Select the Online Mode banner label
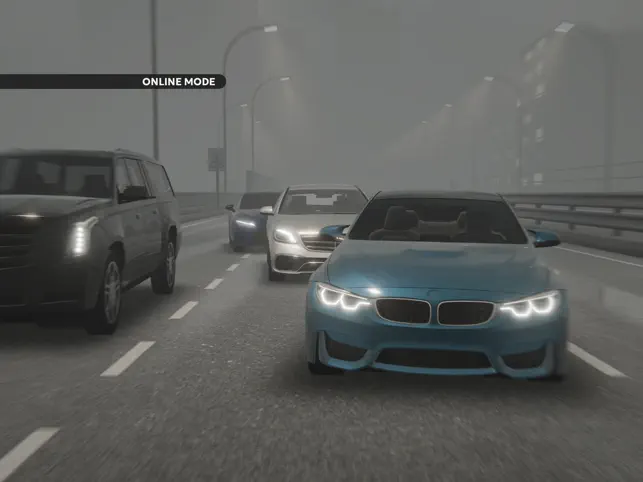The height and width of the screenshot is (482, 643). [x=178, y=82]
